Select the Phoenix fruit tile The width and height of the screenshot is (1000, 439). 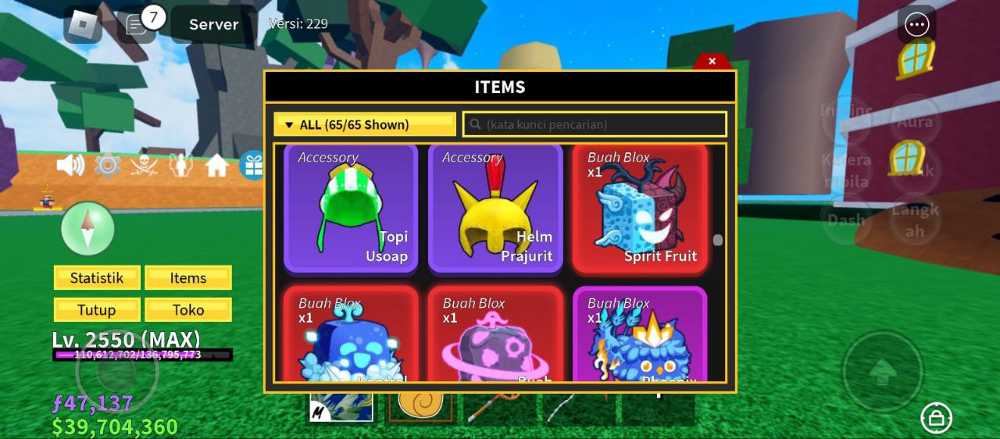[x=639, y=336]
